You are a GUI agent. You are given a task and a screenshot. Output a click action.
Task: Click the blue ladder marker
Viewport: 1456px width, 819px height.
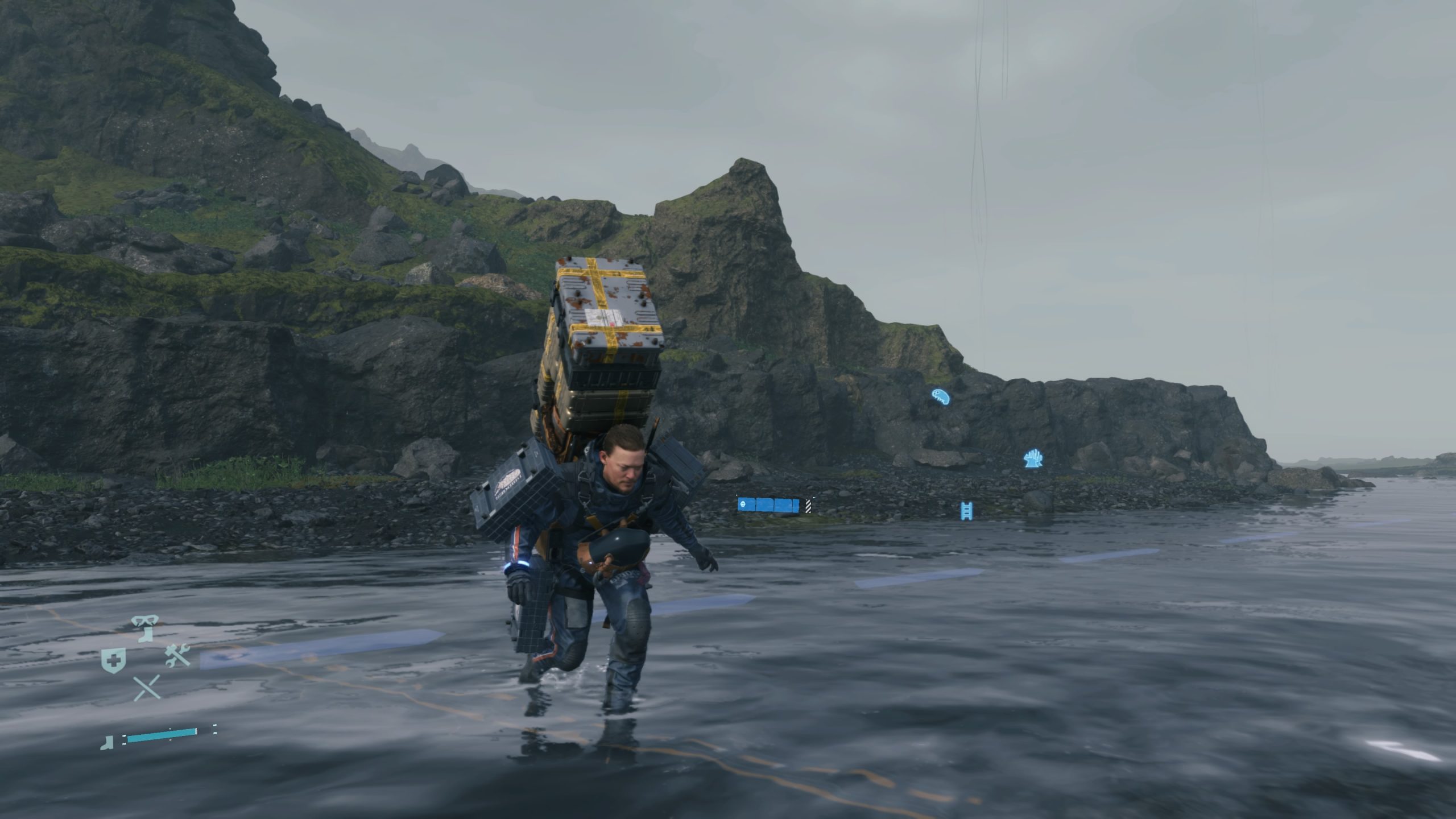(x=965, y=510)
